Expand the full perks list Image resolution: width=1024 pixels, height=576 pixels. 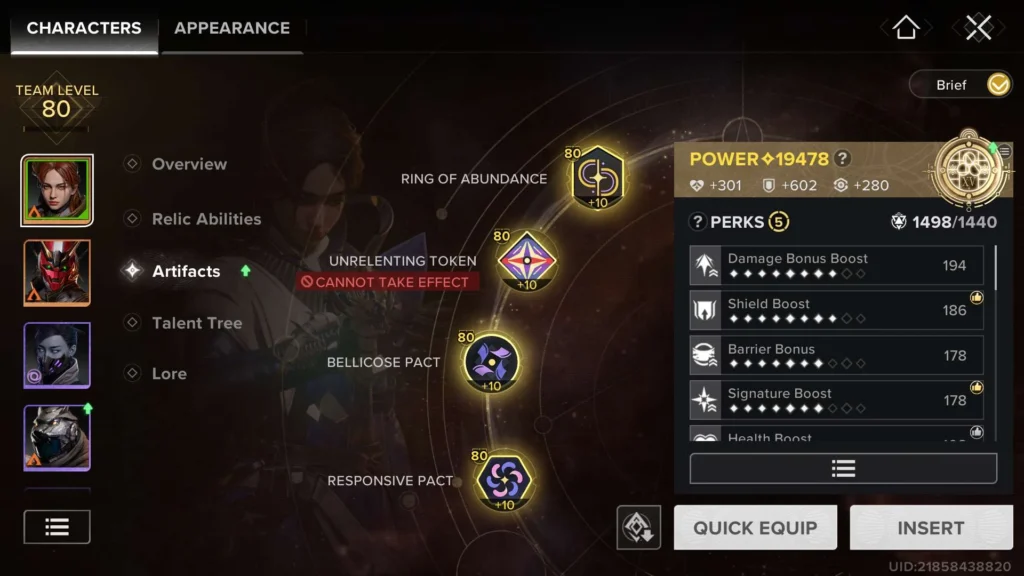[843, 468]
